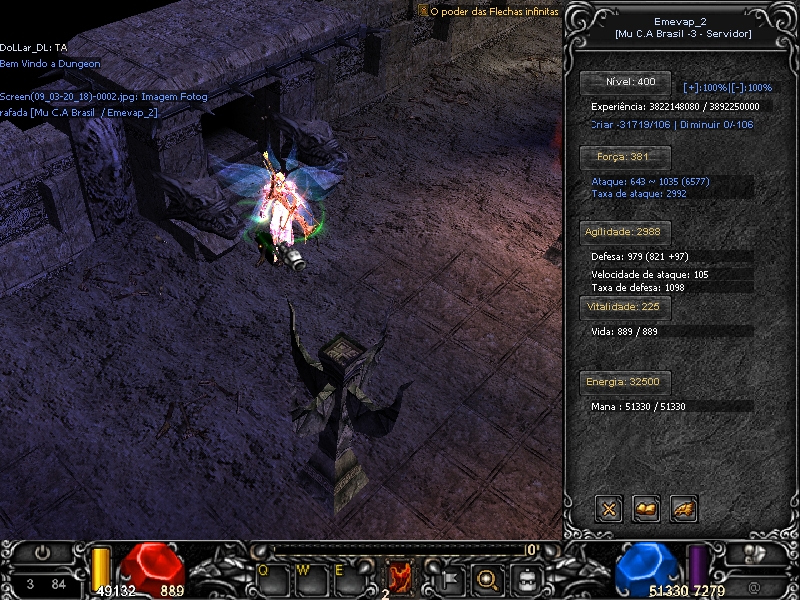Click the power button icon
The height and width of the screenshot is (600, 800).
(41, 551)
